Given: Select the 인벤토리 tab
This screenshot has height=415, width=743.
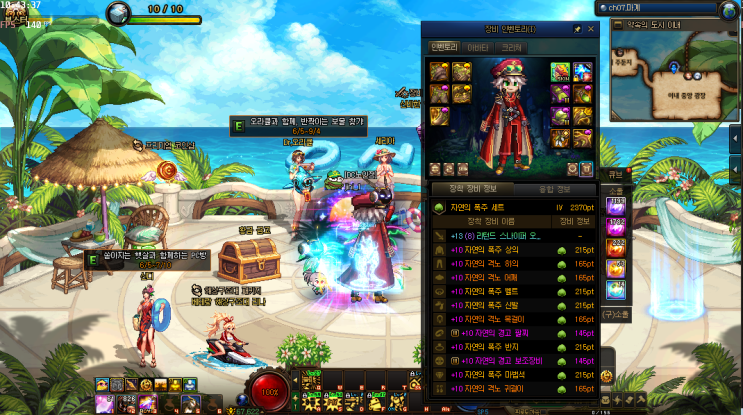Looking at the screenshot, I should (443, 46).
